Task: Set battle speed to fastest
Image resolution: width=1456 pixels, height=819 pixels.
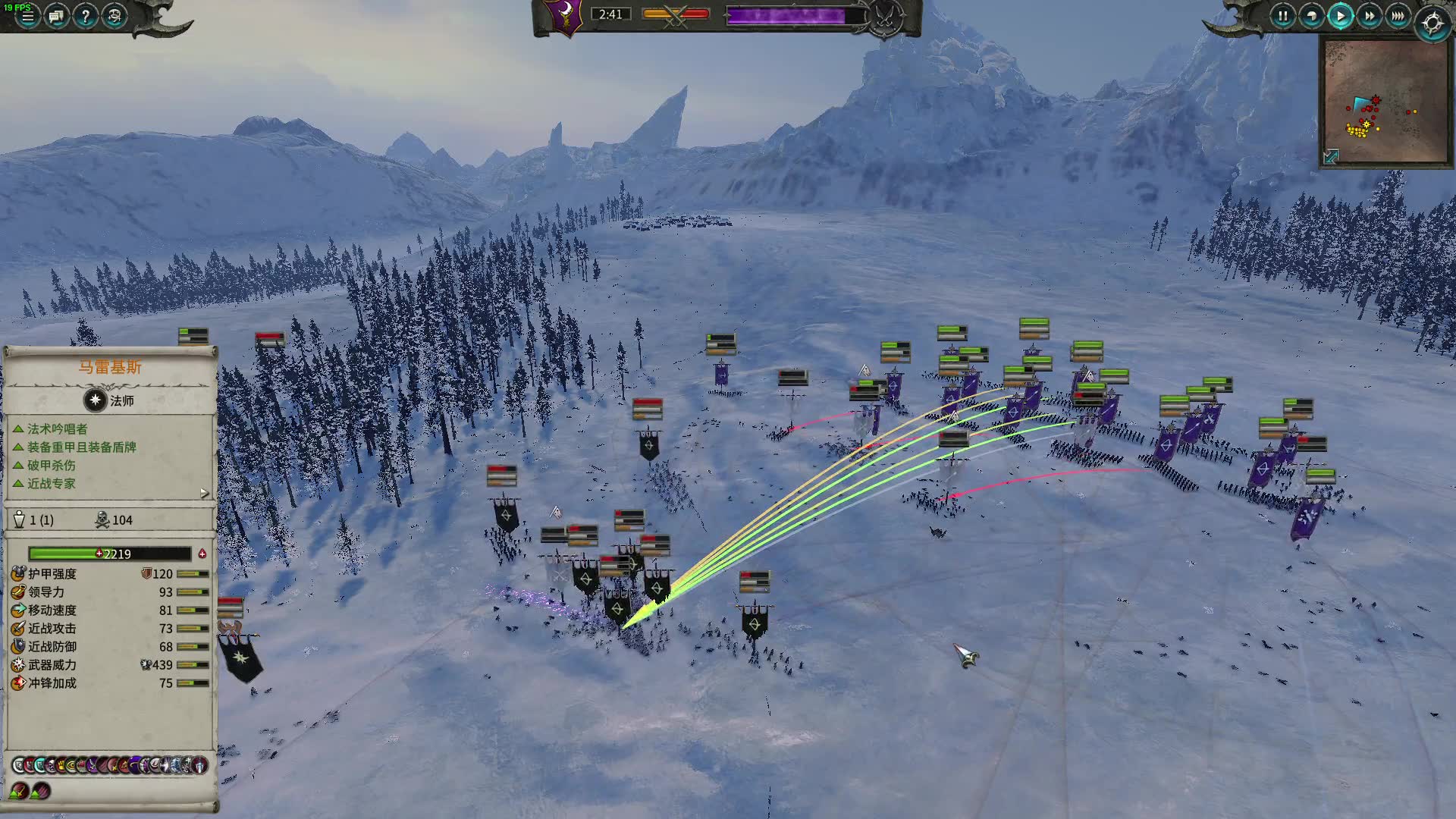Action: tap(1398, 16)
